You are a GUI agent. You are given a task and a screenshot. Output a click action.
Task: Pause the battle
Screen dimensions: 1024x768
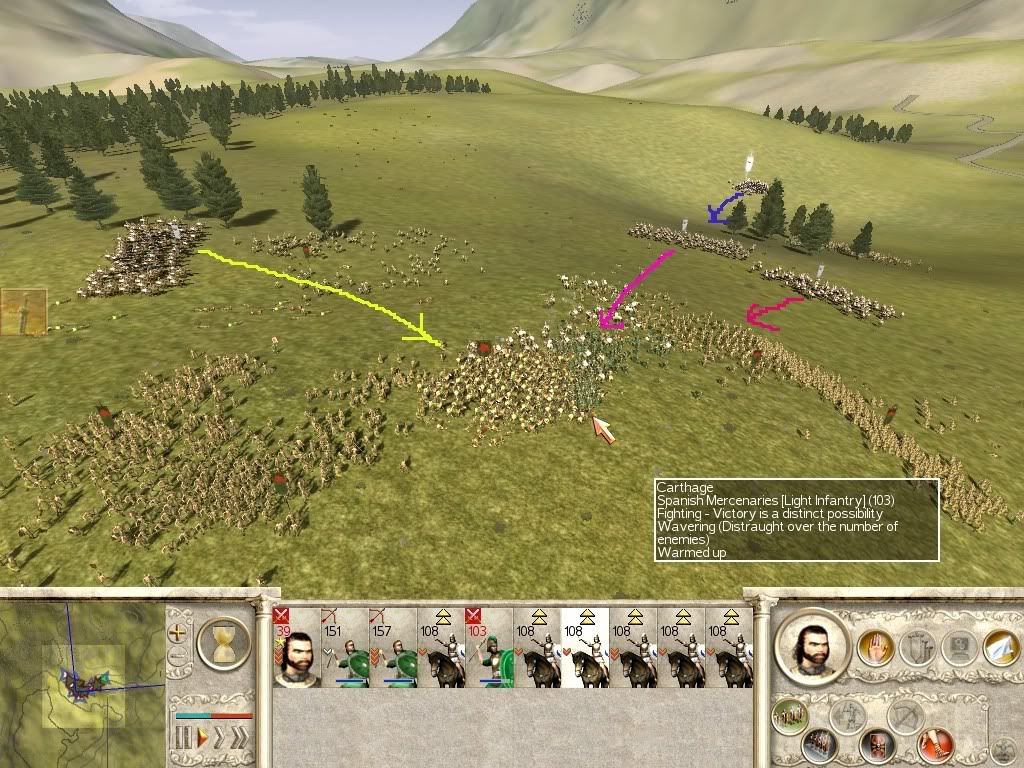point(183,740)
